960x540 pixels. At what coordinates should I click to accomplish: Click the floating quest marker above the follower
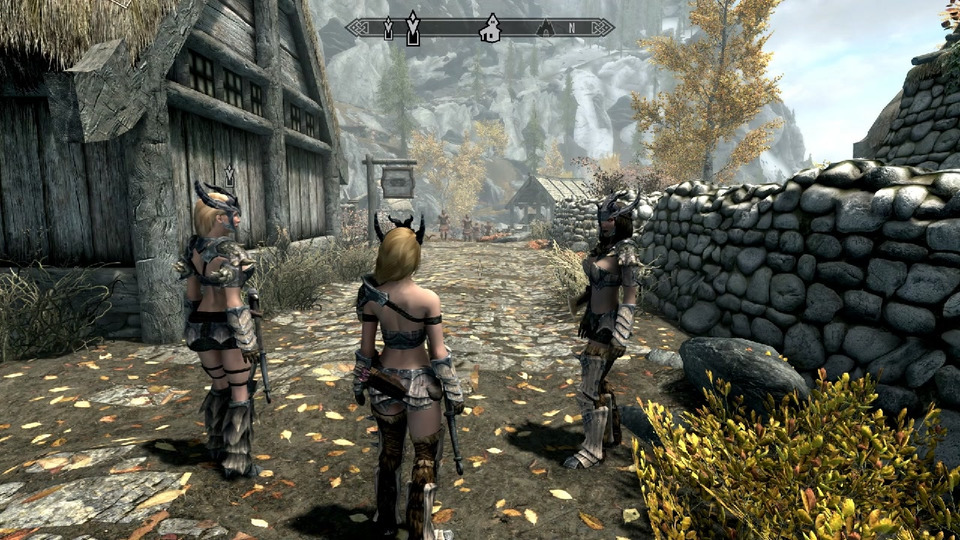tap(229, 176)
